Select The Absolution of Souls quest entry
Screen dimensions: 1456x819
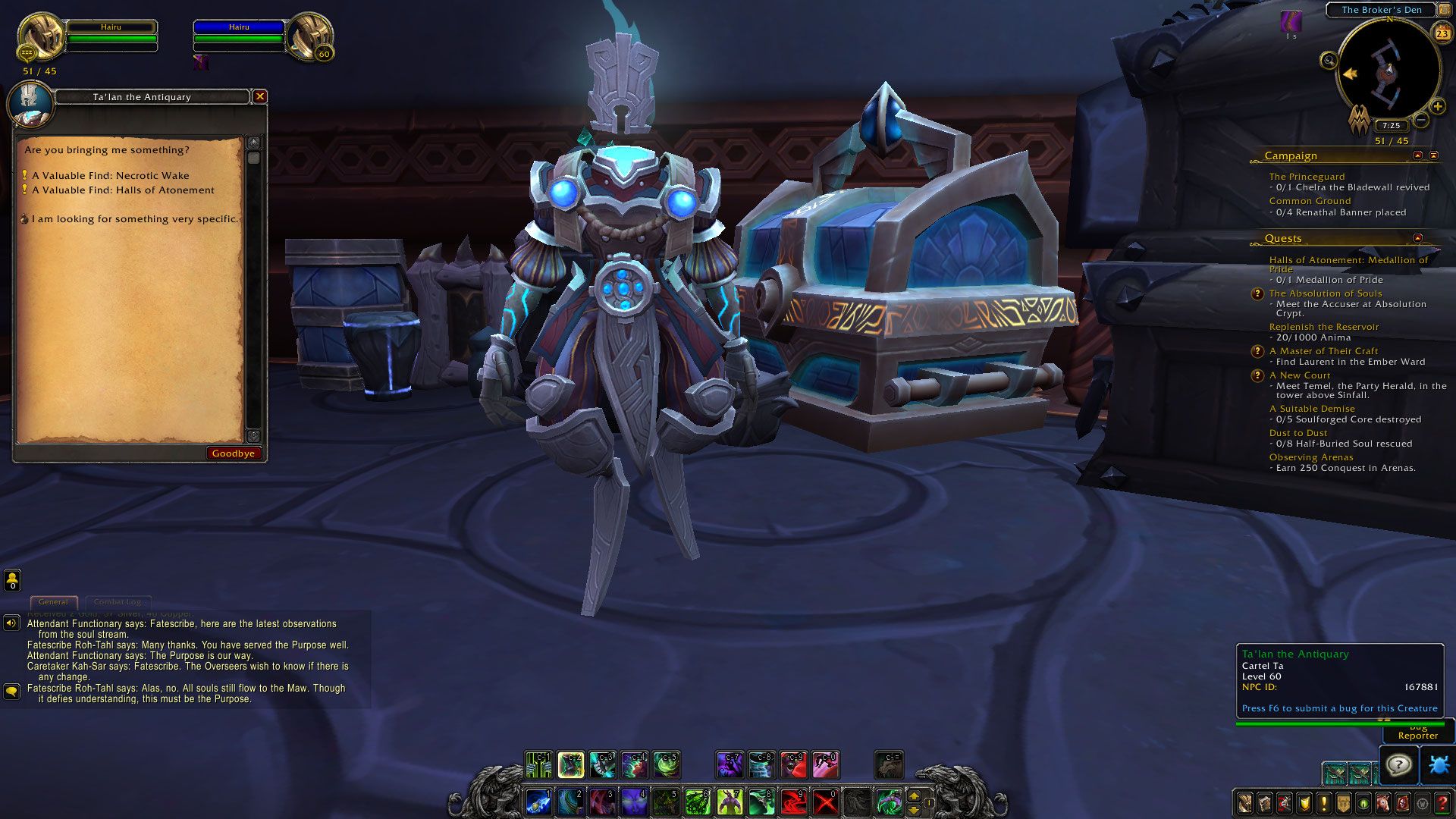point(1326,293)
